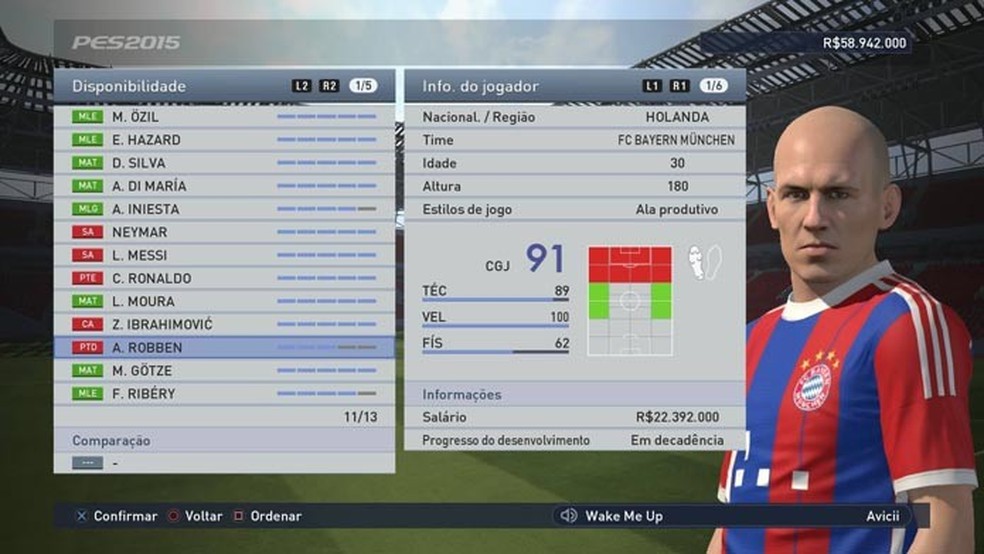Image resolution: width=984 pixels, height=554 pixels.
Task: Choose the L. Messi row
Action: (224, 255)
